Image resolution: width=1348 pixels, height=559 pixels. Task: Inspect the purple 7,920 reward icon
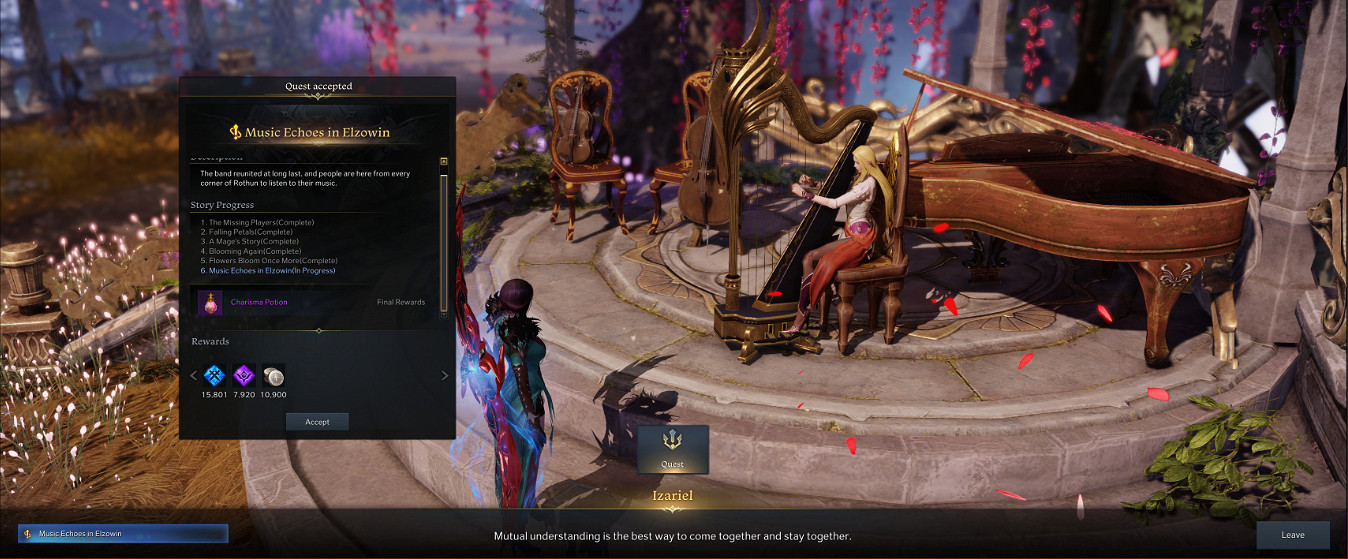tap(244, 375)
